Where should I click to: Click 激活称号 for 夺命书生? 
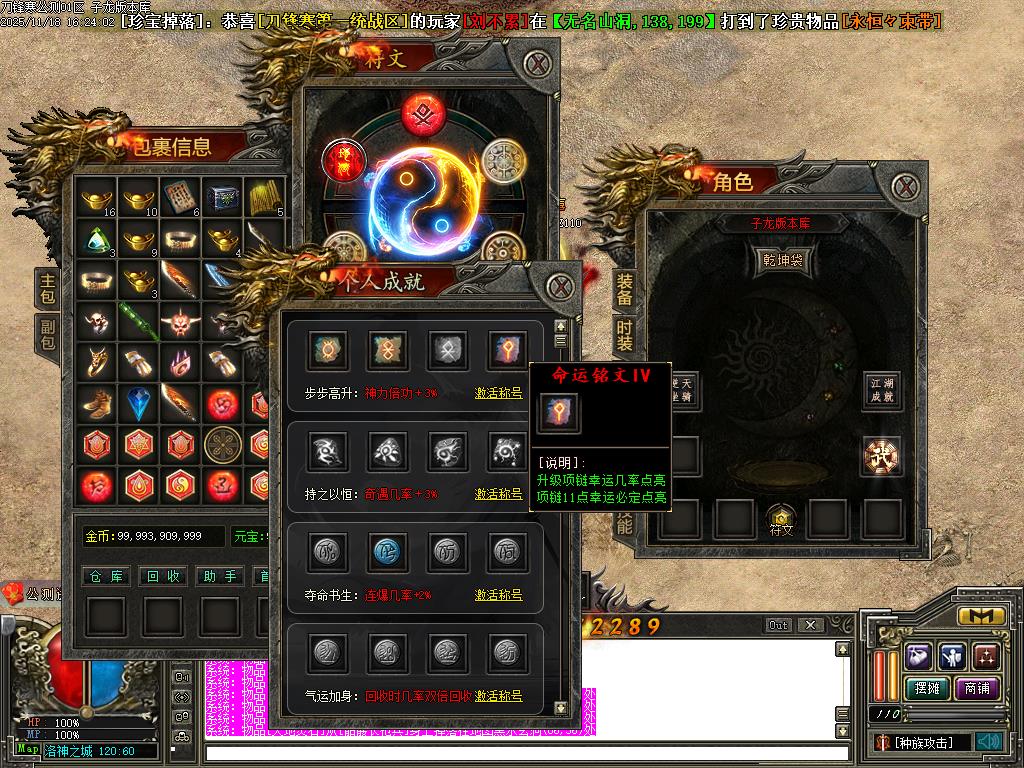point(498,595)
